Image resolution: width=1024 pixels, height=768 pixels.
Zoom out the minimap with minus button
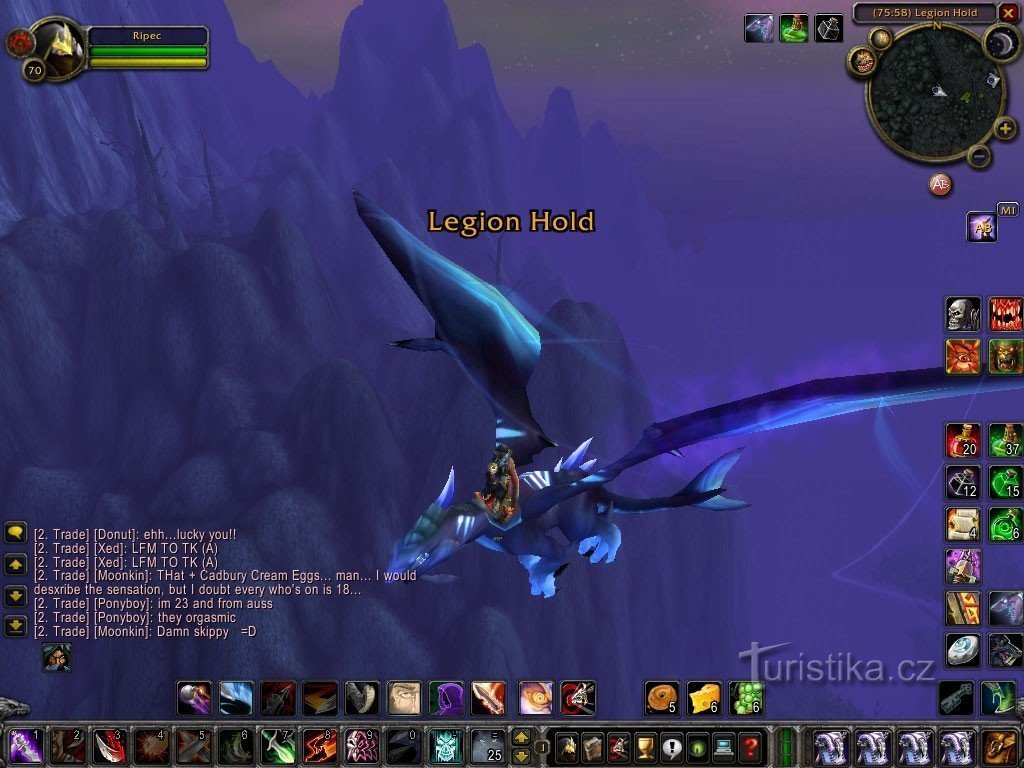point(980,156)
